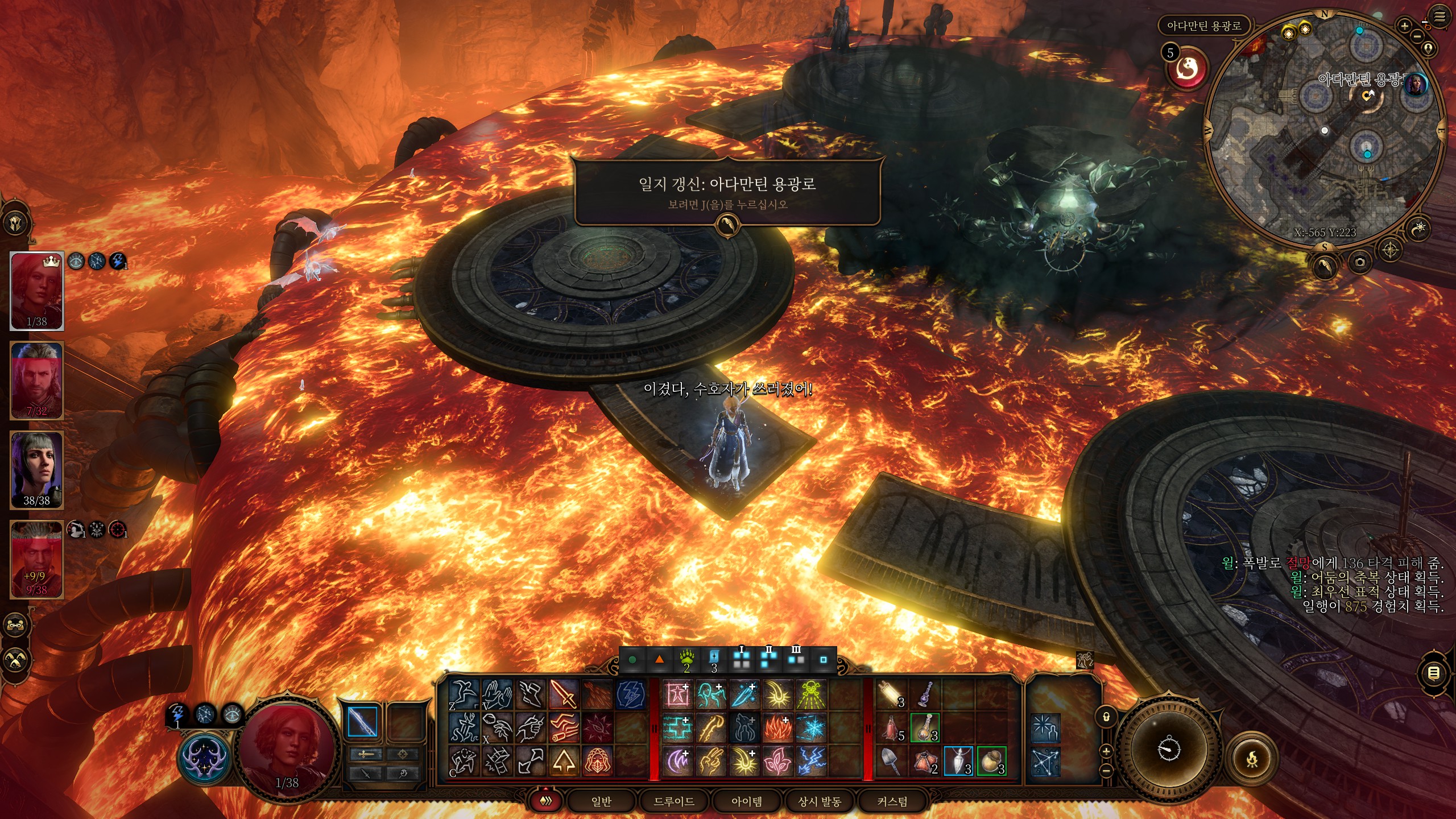Cast the green skull poison spell
1456x819 pixels.
click(x=810, y=694)
